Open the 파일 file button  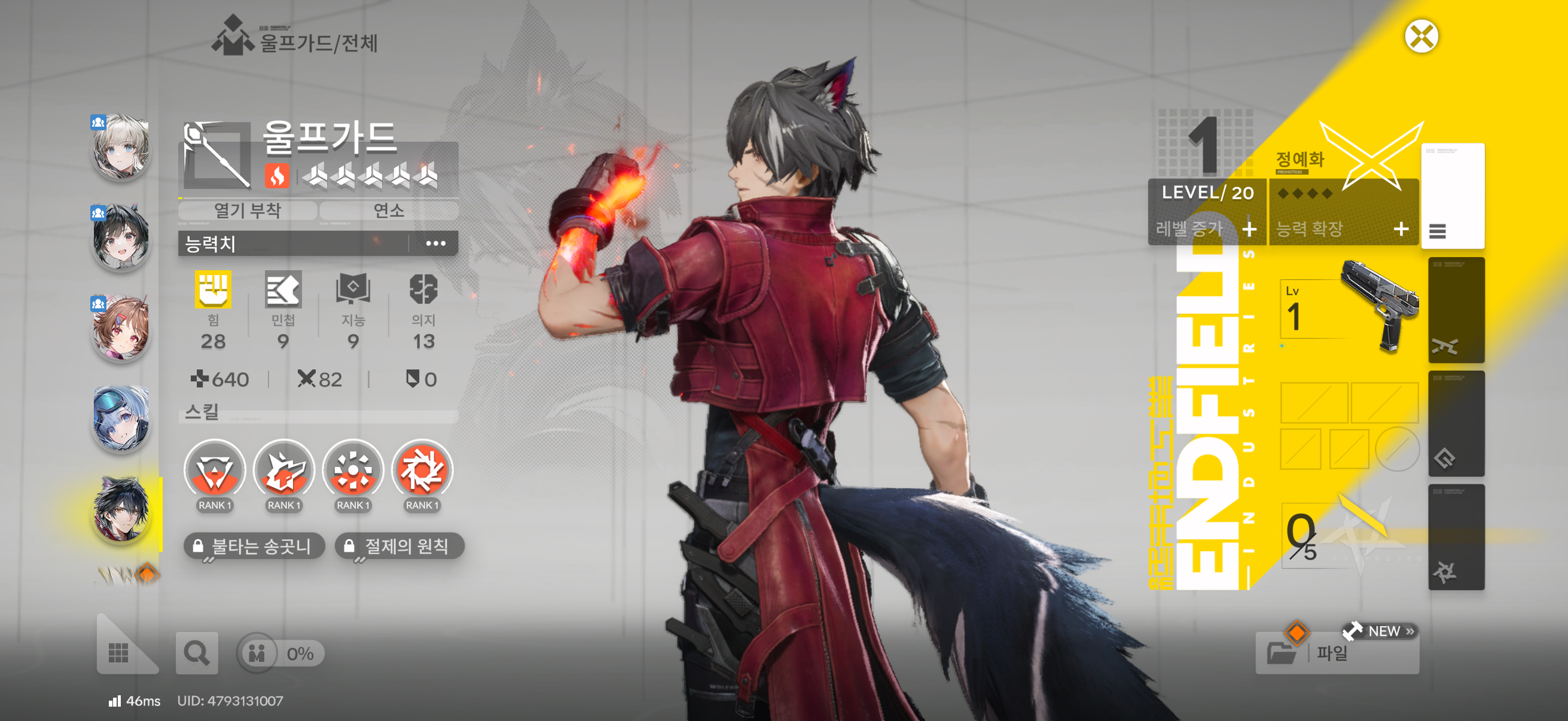1336,653
